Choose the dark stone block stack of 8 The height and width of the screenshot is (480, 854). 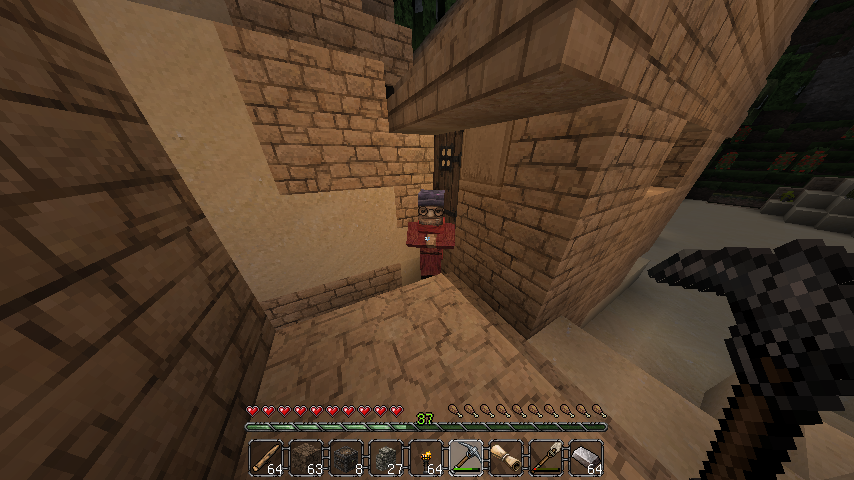(x=347, y=457)
